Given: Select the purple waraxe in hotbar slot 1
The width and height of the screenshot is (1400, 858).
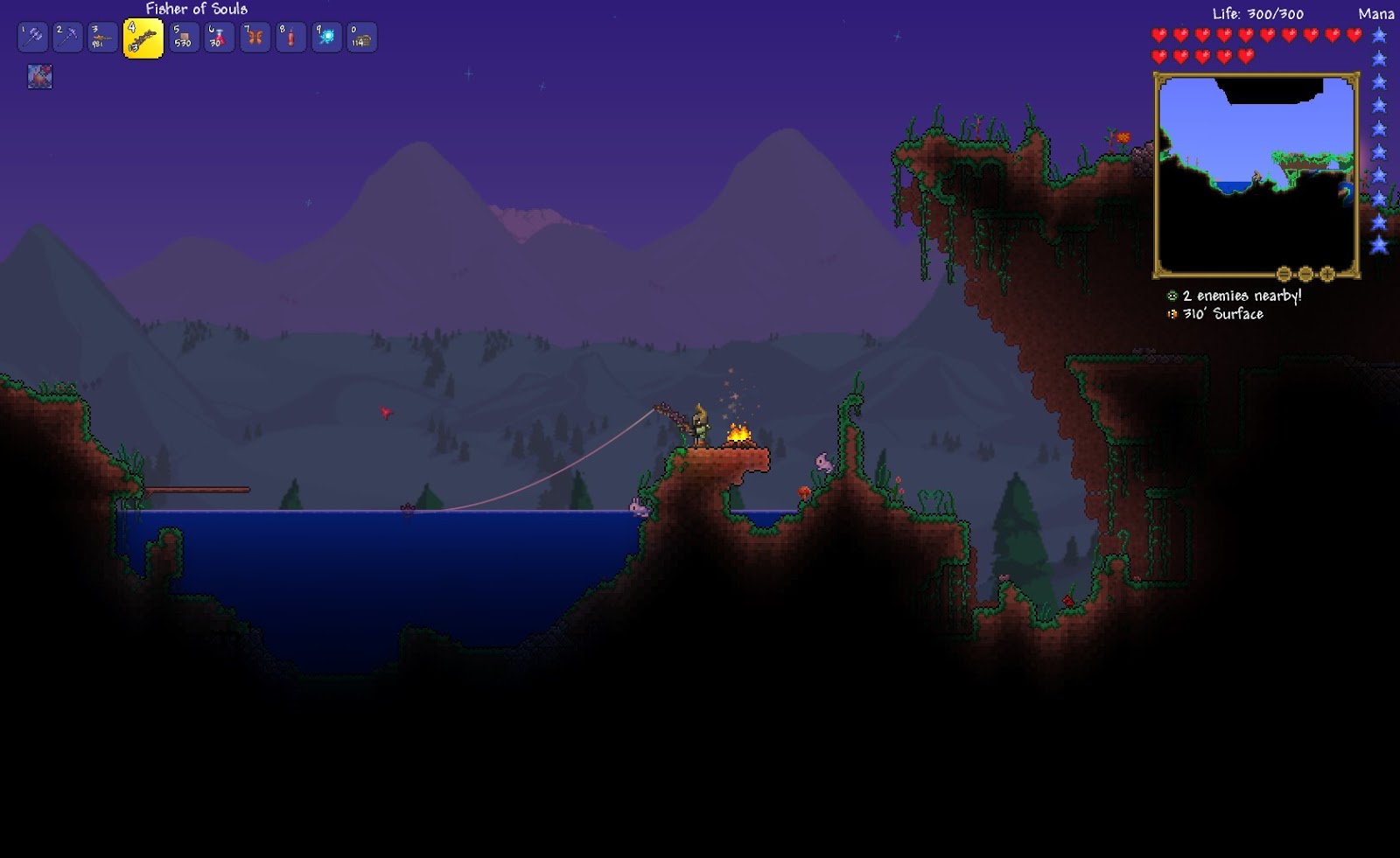Looking at the screenshot, I should click(x=32, y=38).
